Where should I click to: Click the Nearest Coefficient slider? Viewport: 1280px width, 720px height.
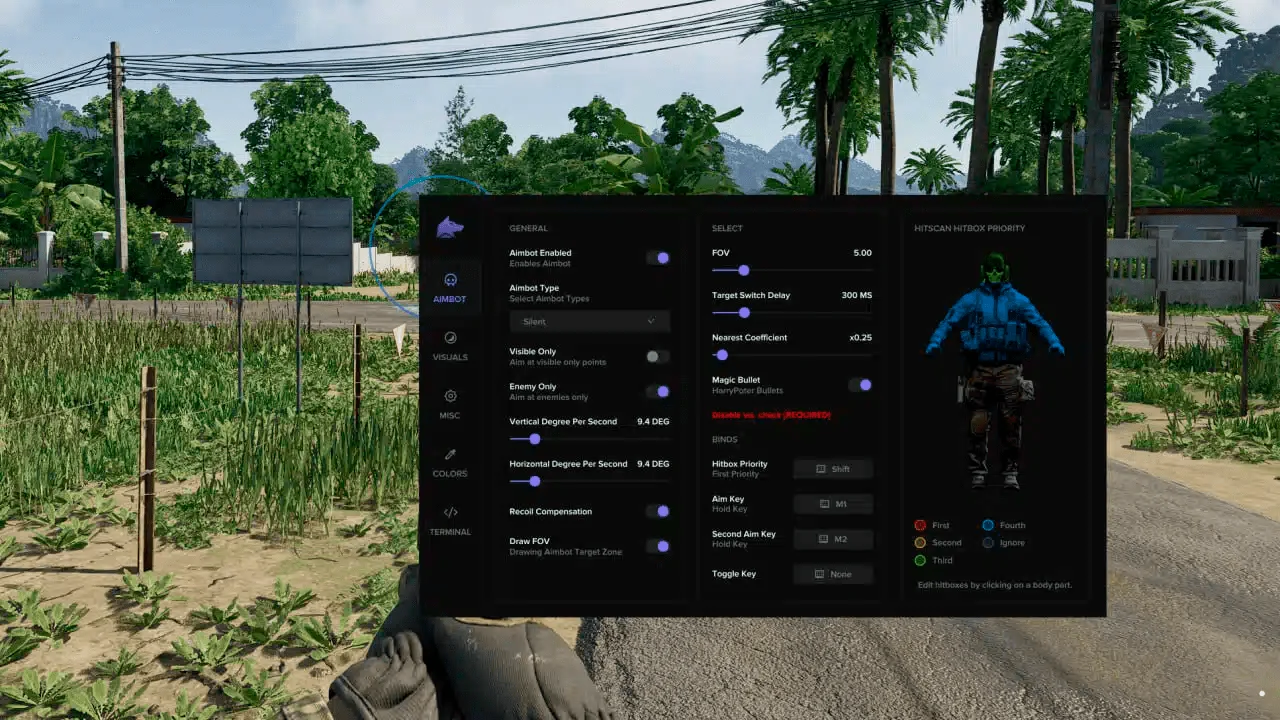tap(722, 354)
